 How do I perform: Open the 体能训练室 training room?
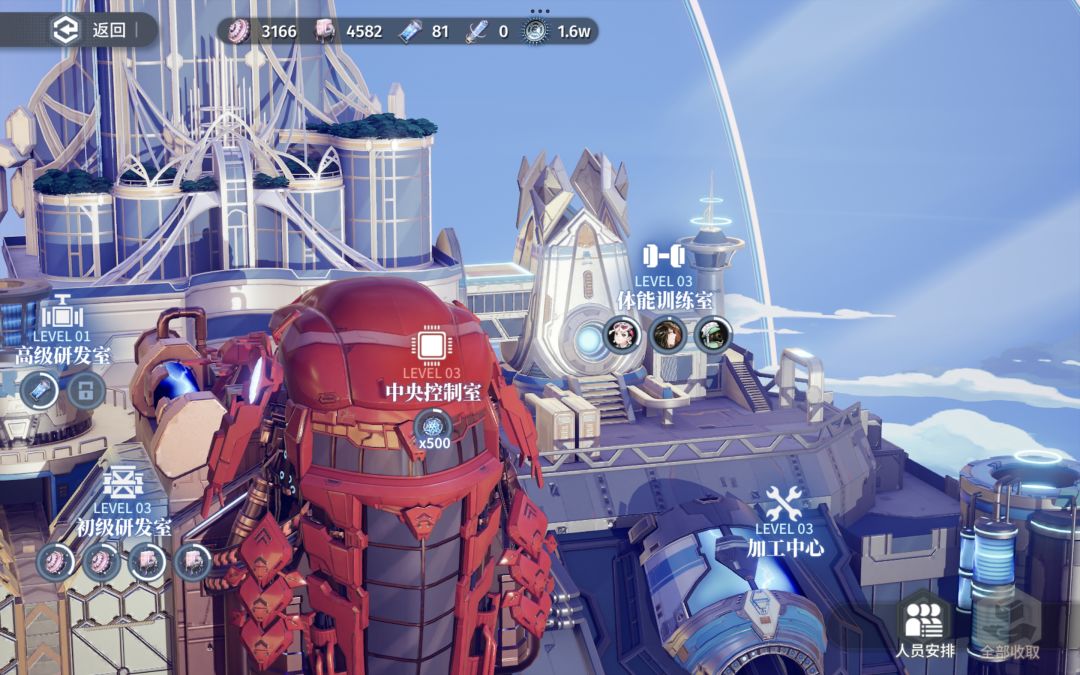click(664, 299)
